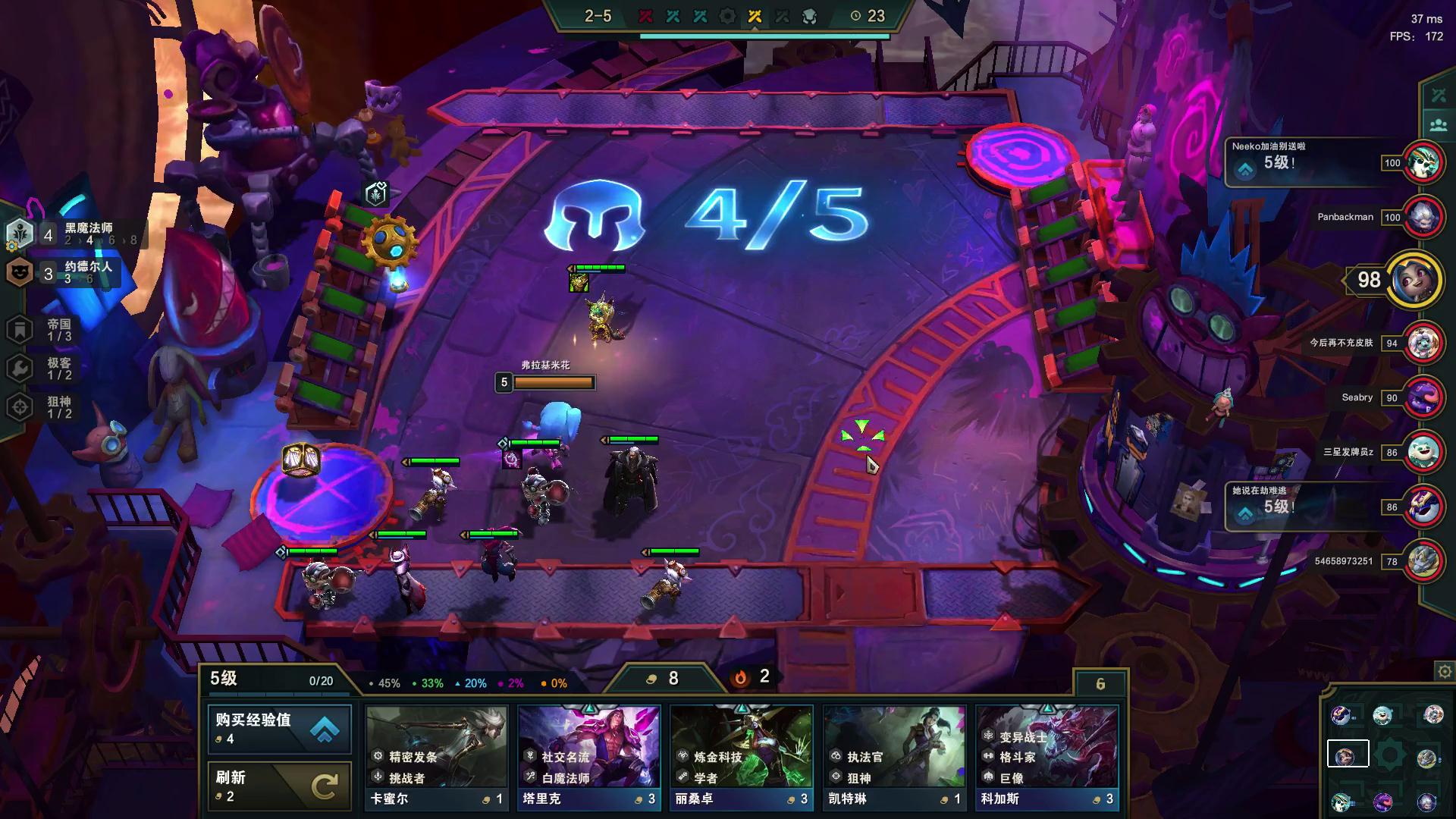The image size is (1456, 819).
Task: View Panbackman's board from player list
Action: click(1423, 218)
